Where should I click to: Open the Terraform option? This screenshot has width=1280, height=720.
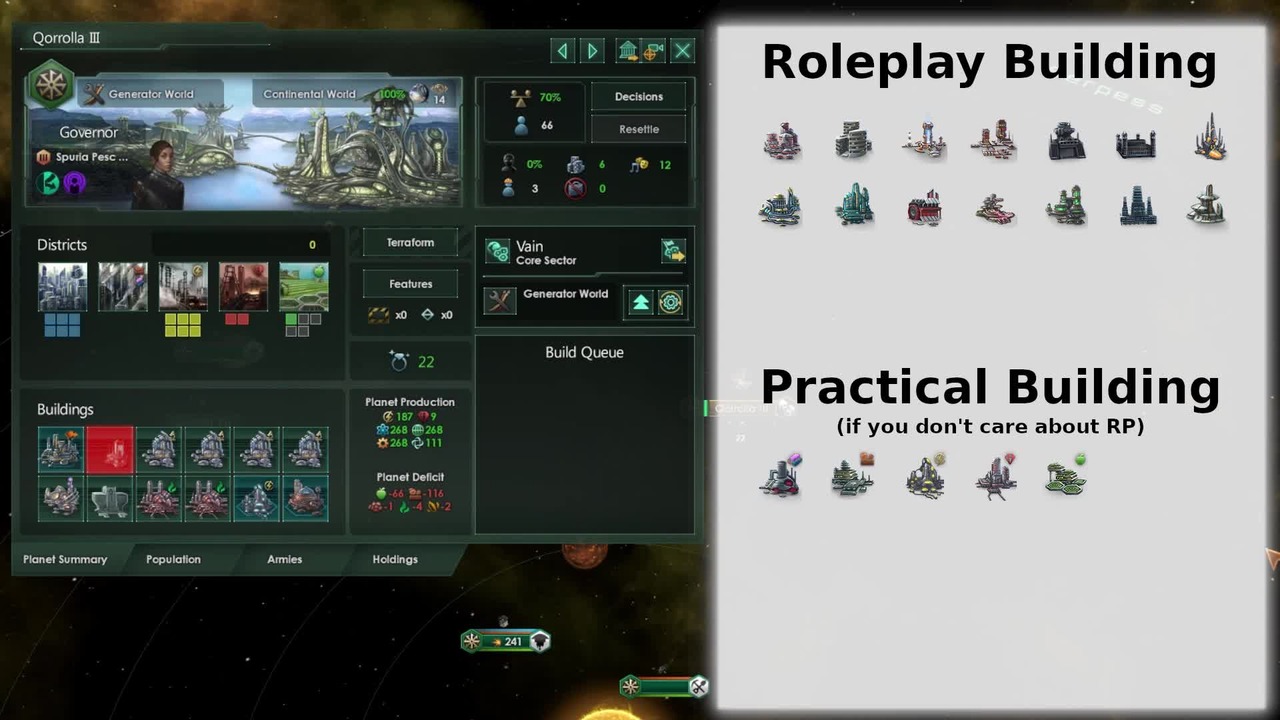click(x=410, y=243)
